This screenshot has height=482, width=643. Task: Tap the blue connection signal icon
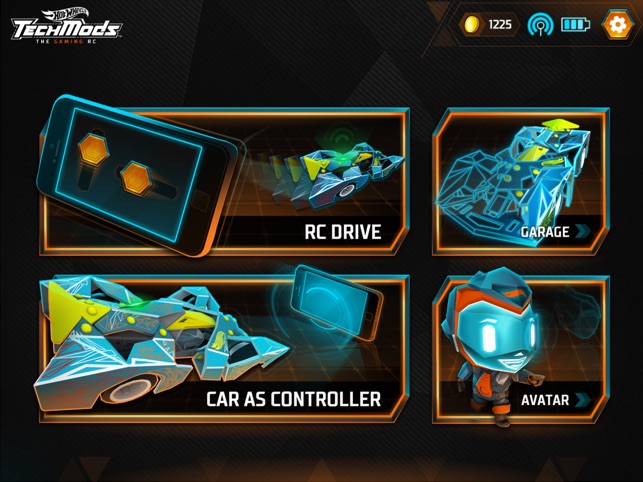(x=540, y=24)
